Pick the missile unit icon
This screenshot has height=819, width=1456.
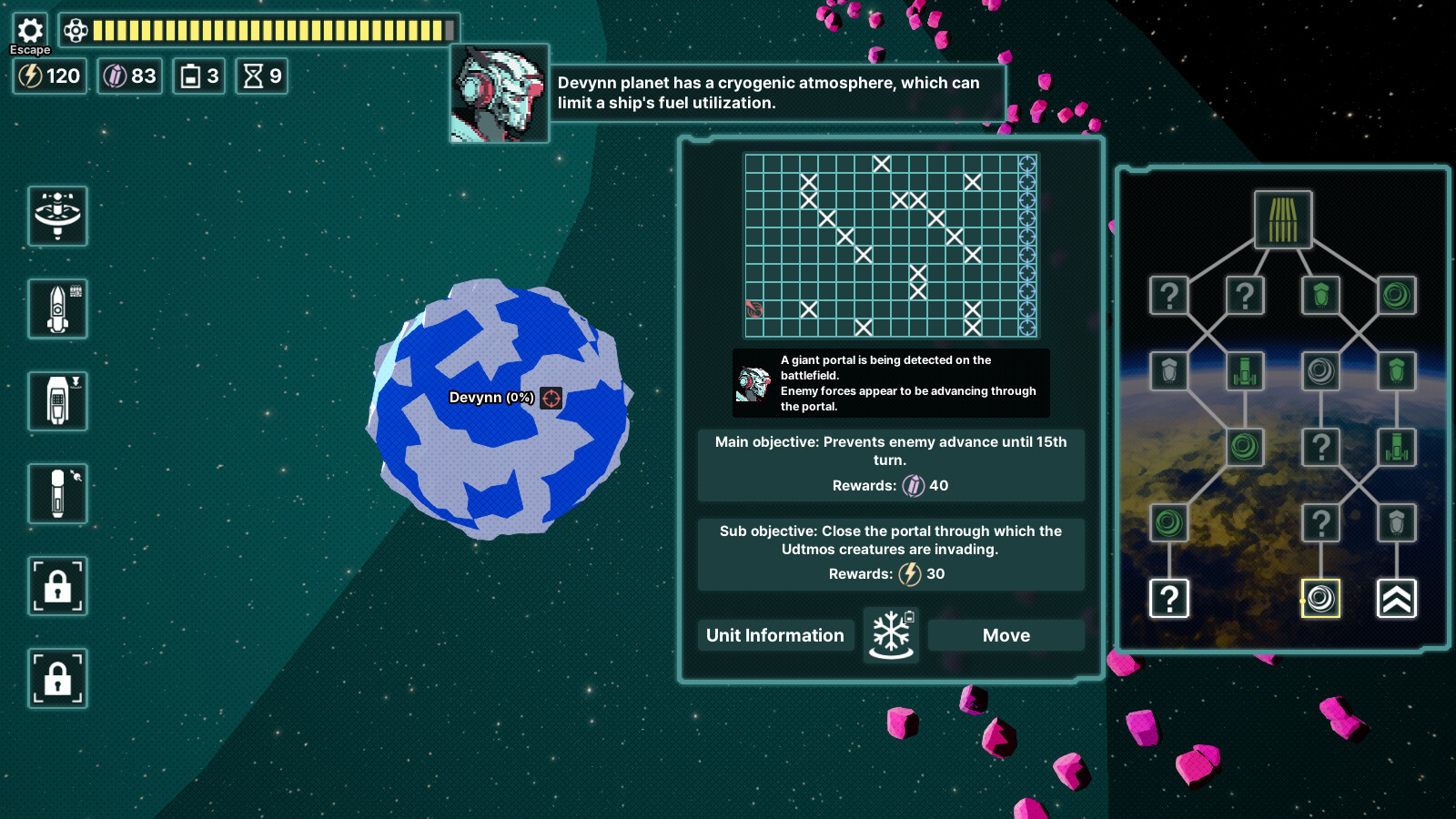point(57,494)
